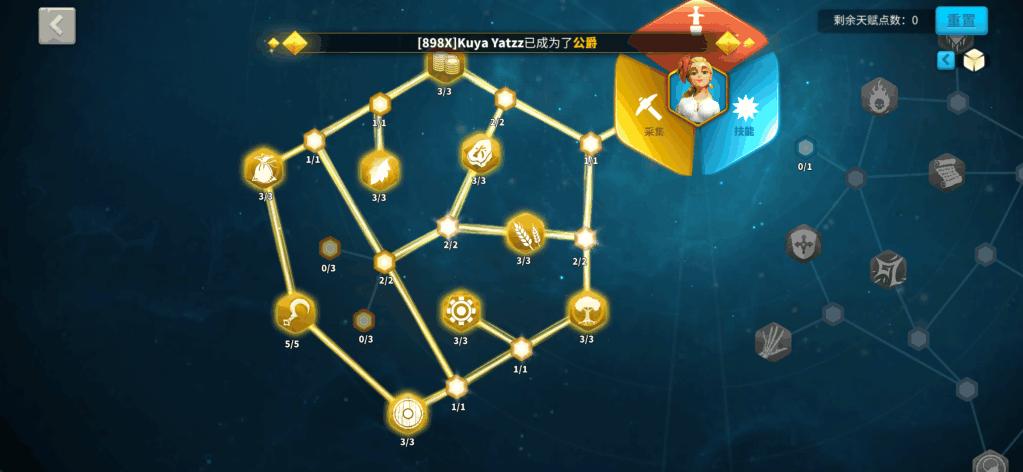The width and height of the screenshot is (1023, 472).
Task: Select the gear talent node
Action: [x=460, y=311]
